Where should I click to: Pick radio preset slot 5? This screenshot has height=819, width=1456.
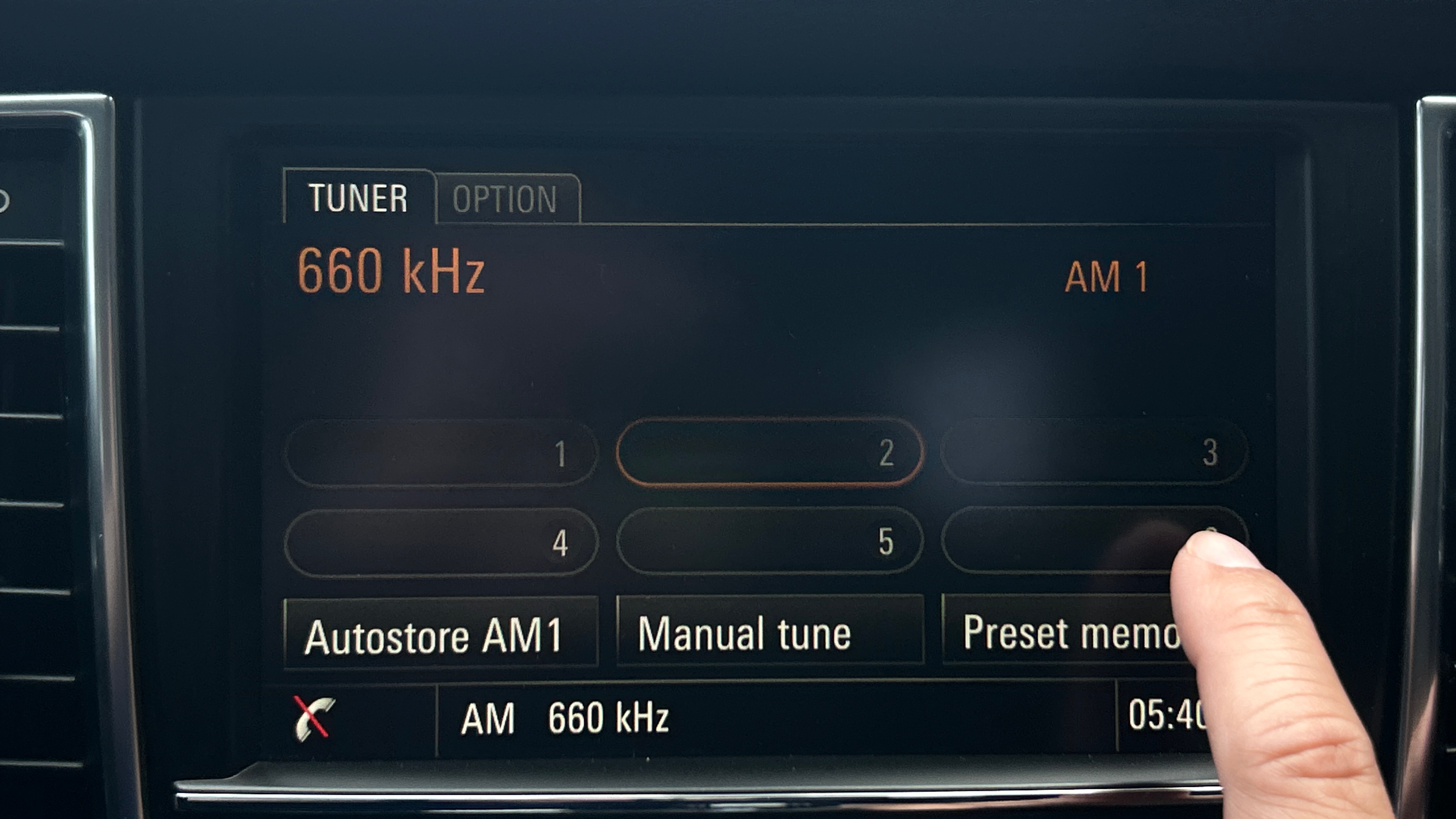point(770,541)
